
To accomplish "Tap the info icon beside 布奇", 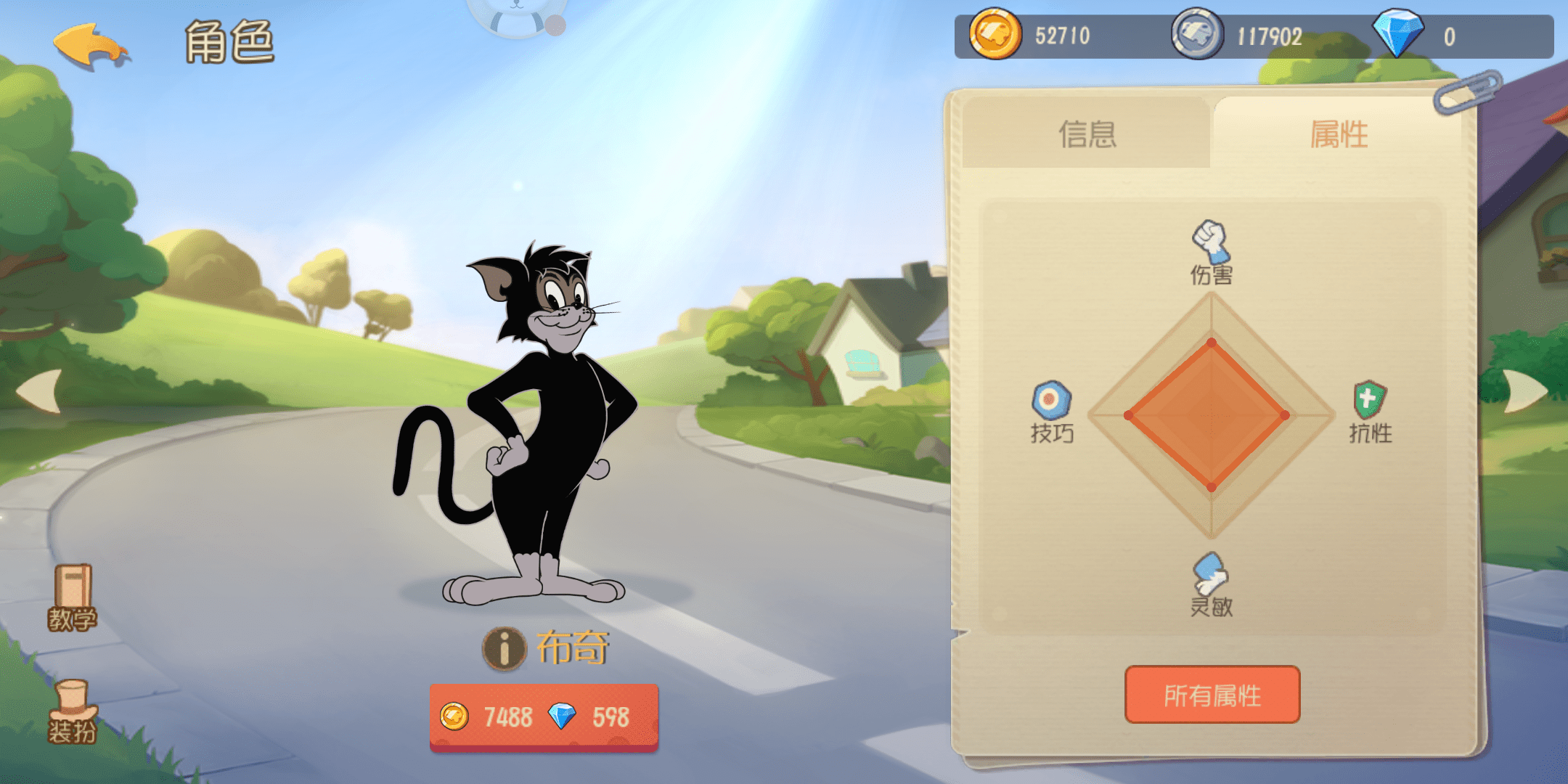I will point(504,649).
